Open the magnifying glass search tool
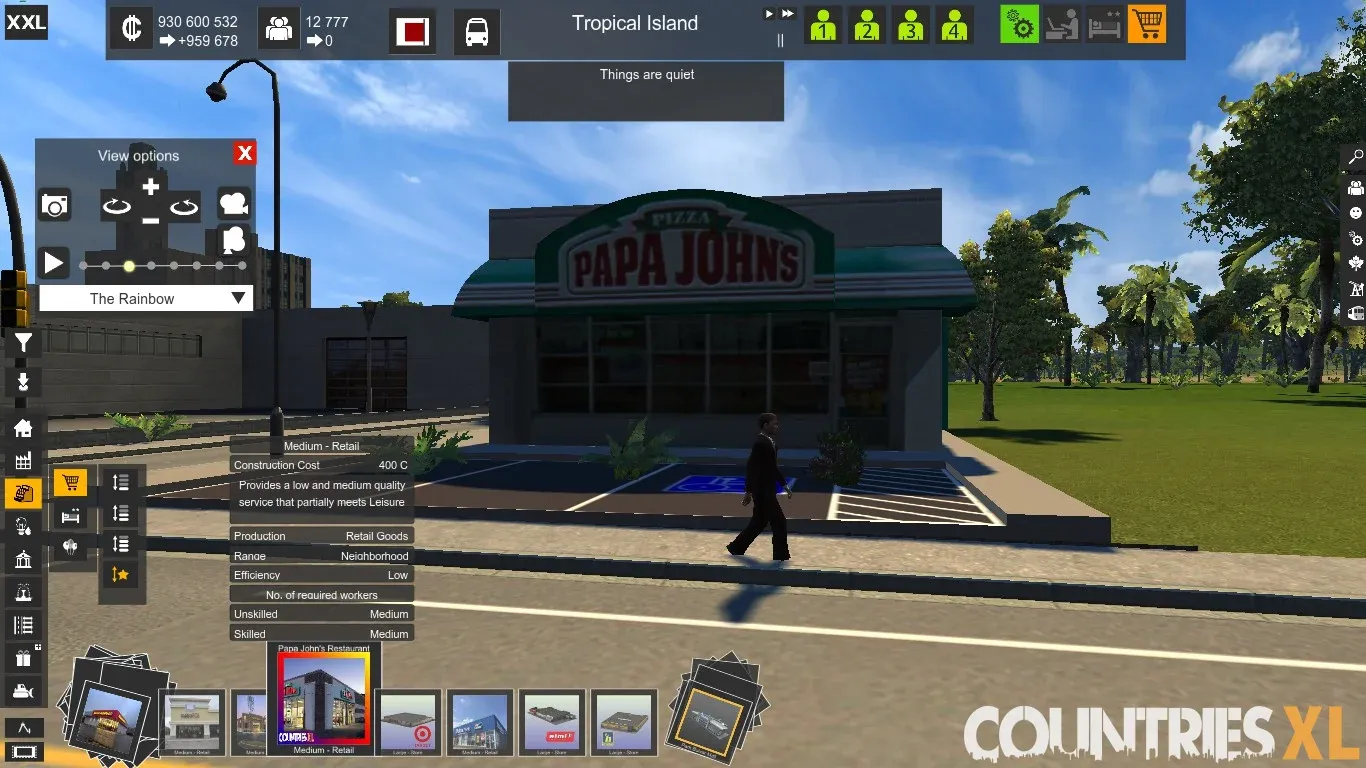1366x768 pixels. (1356, 157)
